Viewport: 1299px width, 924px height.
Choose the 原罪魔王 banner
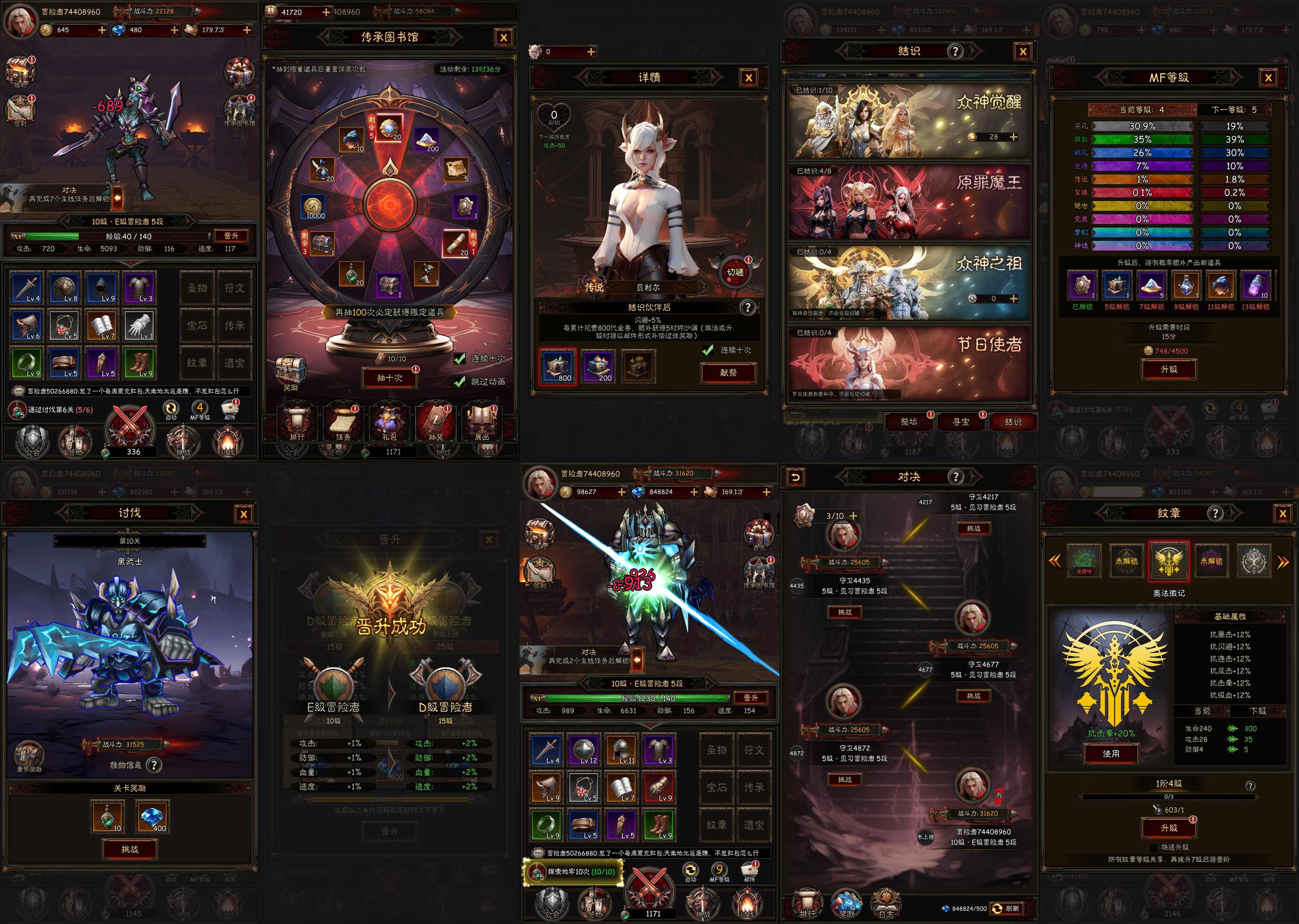pos(909,202)
